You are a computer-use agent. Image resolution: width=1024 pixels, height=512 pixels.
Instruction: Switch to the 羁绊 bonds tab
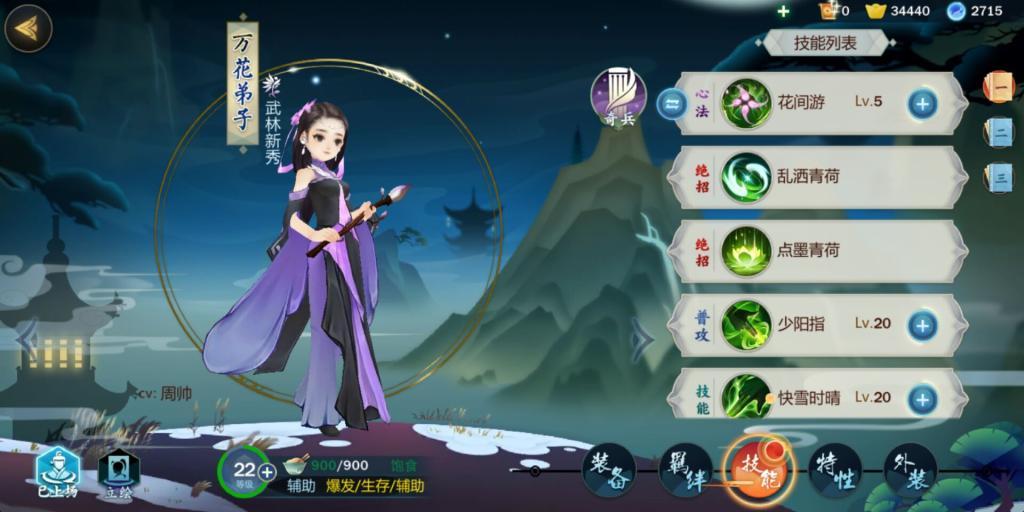point(683,469)
